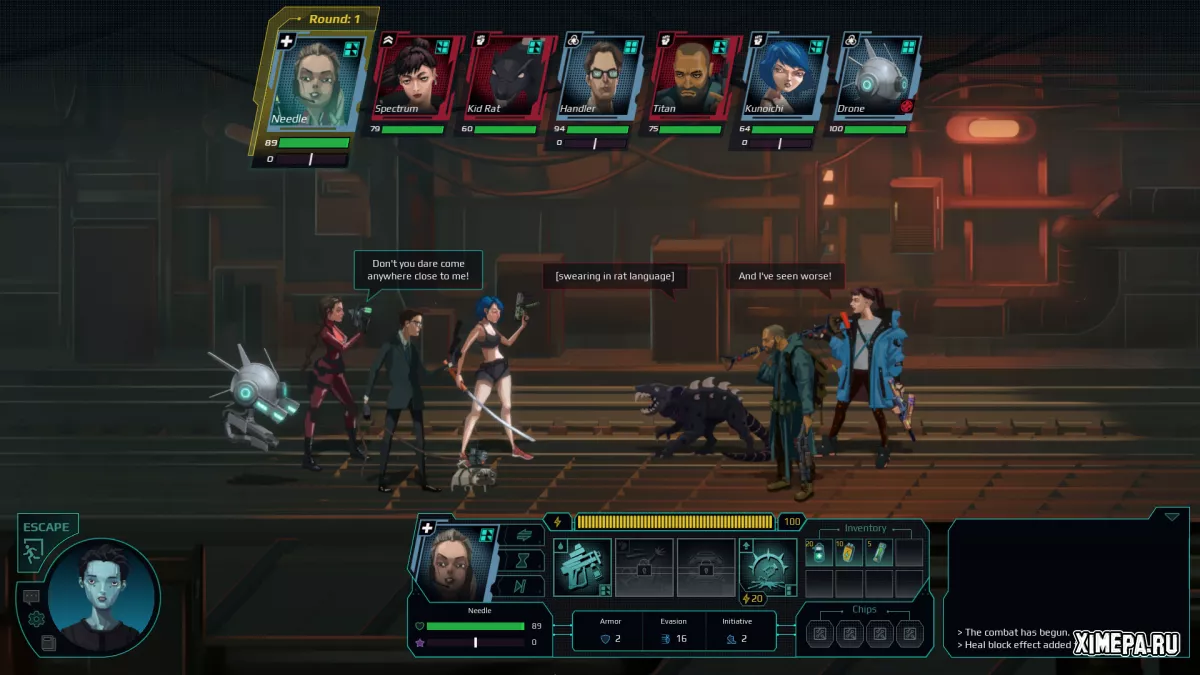Image resolution: width=1200 pixels, height=675 pixels.
Task: Open the journal pages icon
Action: (x=48, y=643)
